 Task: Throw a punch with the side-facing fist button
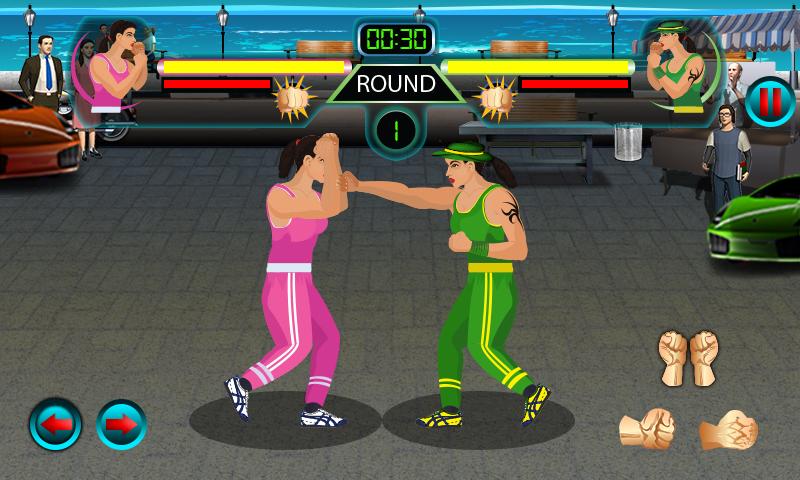click(x=645, y=427)
